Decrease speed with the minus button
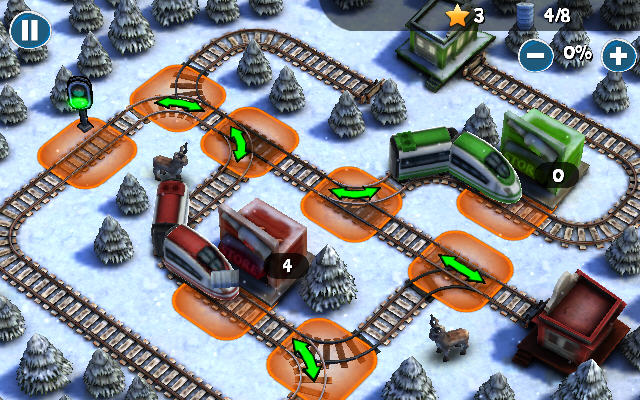 [x=536, y=54]
